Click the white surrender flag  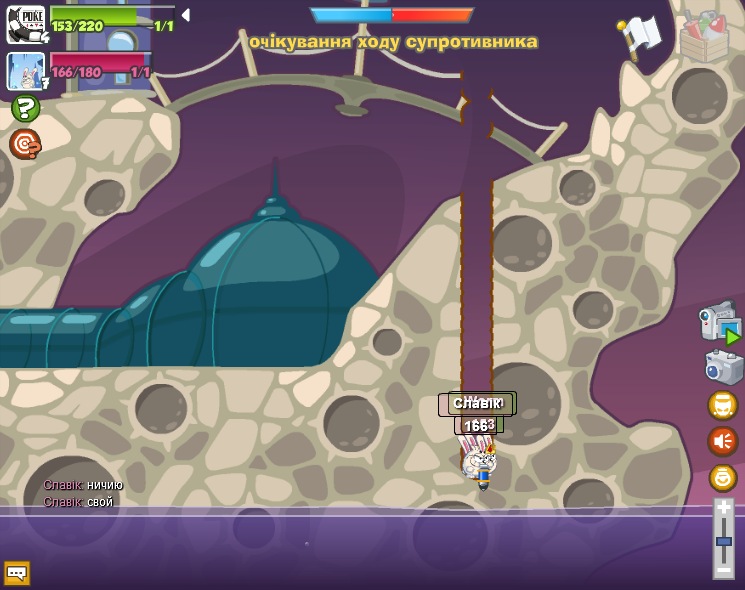(x=640, y=35)
